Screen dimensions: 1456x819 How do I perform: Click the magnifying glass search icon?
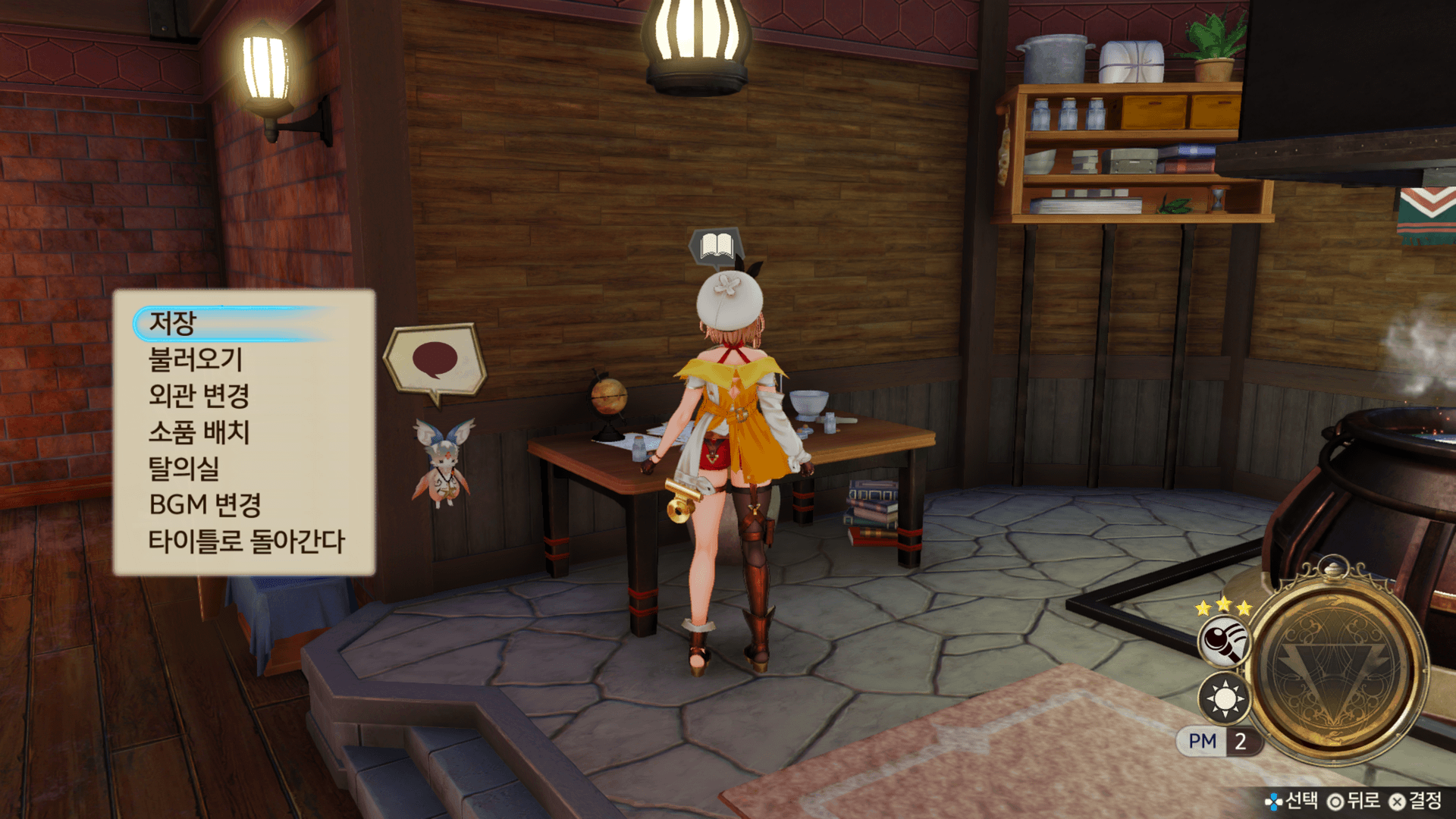click(x=1223, y=641)
